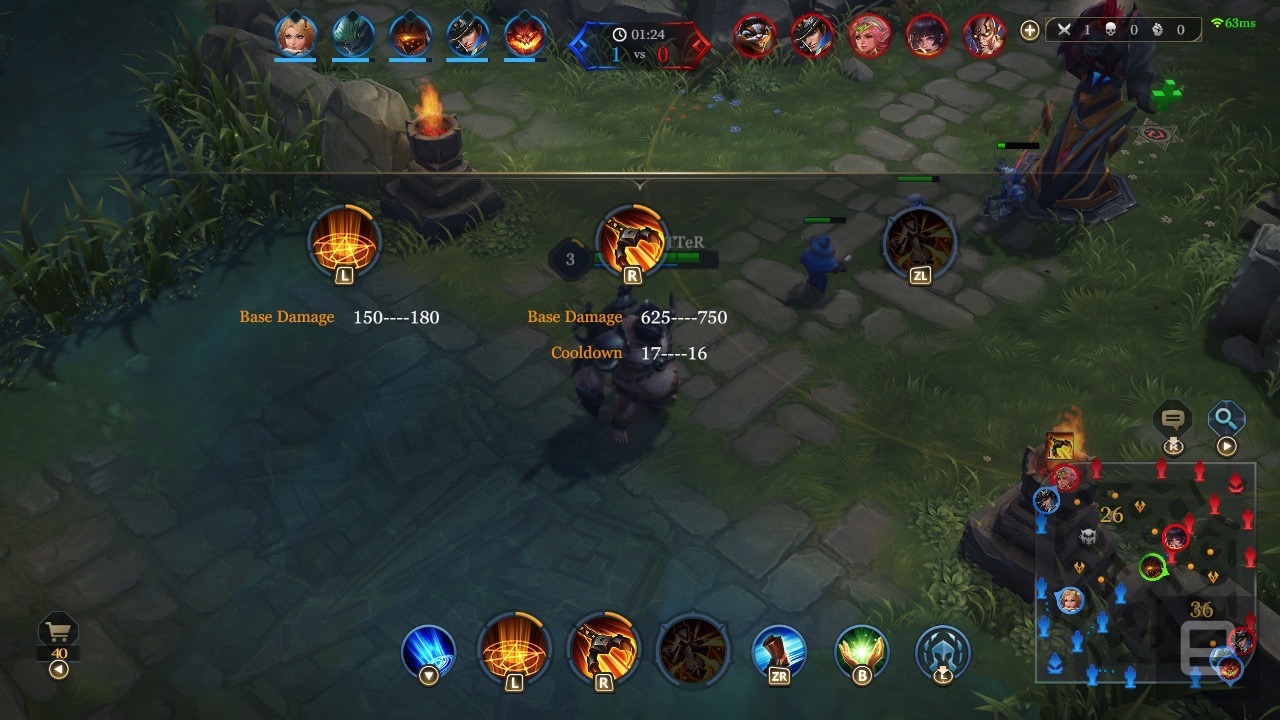Choose the pink-haired enemy hero portrait
The width and height of the screenshot is (1280, 720).
coord(869,36)
